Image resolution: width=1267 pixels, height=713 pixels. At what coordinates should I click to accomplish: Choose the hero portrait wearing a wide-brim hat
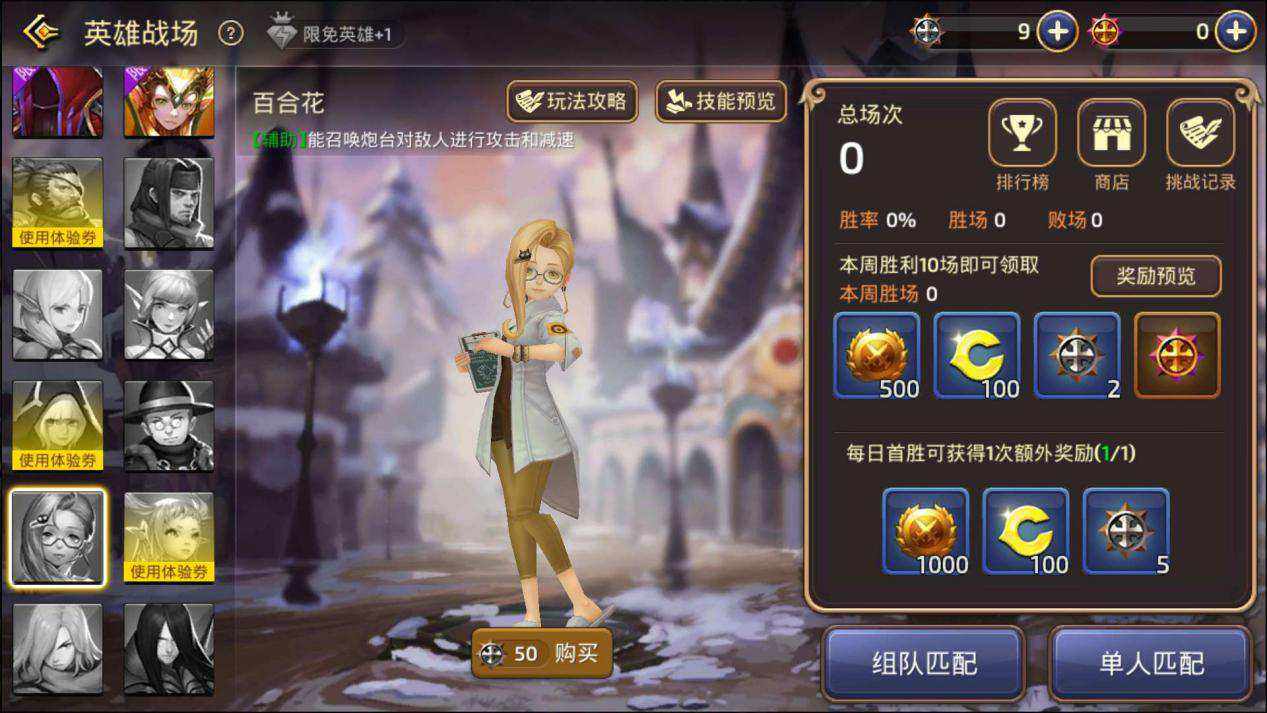tap(169, 425)
